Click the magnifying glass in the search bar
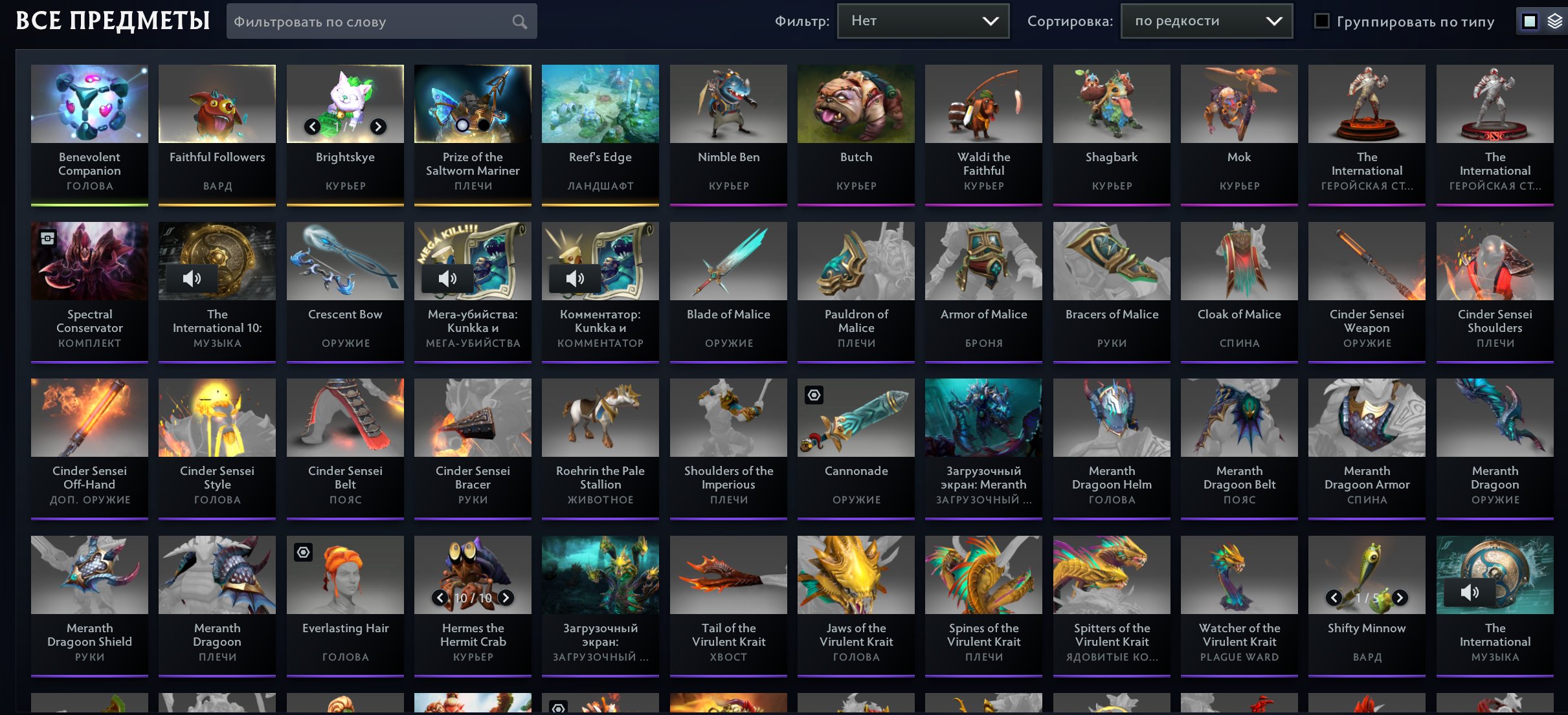 520,21
